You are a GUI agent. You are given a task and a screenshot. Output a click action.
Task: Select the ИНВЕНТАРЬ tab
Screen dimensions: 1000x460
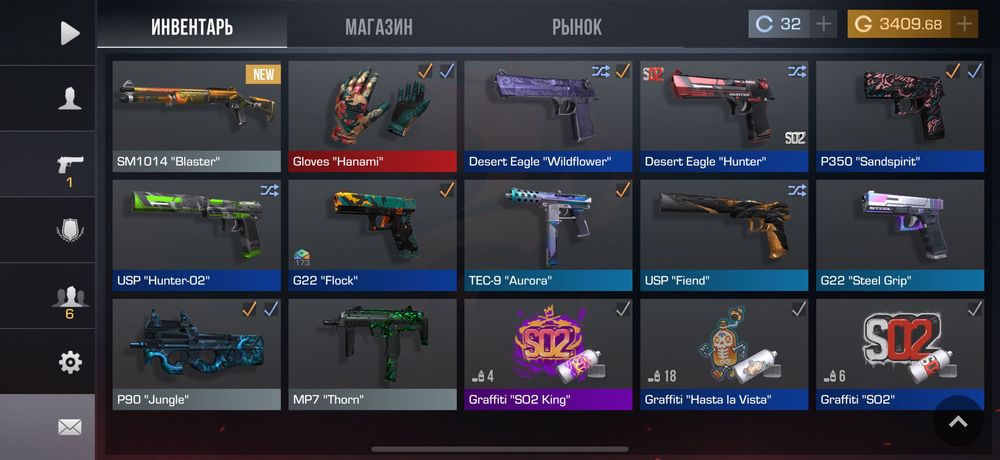coord(192,27)
